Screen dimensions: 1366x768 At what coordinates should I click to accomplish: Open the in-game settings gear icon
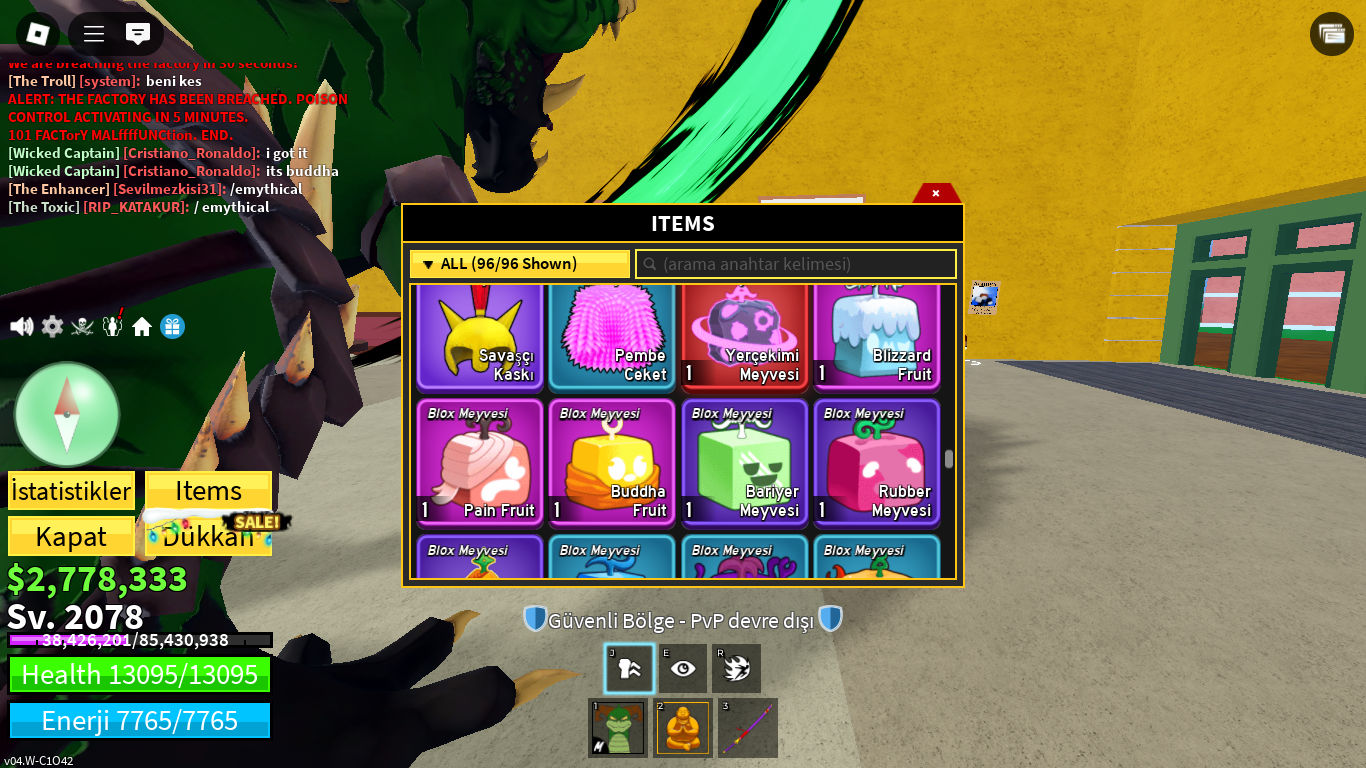(x=52, y=326)
